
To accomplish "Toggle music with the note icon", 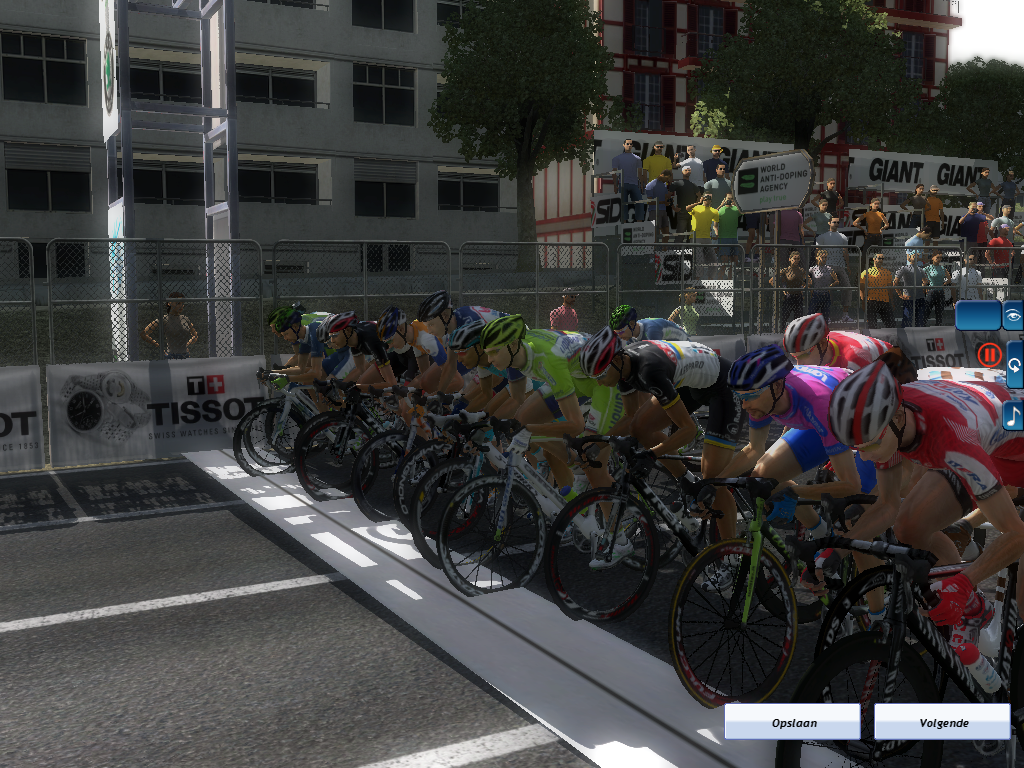I will [x=1013, y=414].
